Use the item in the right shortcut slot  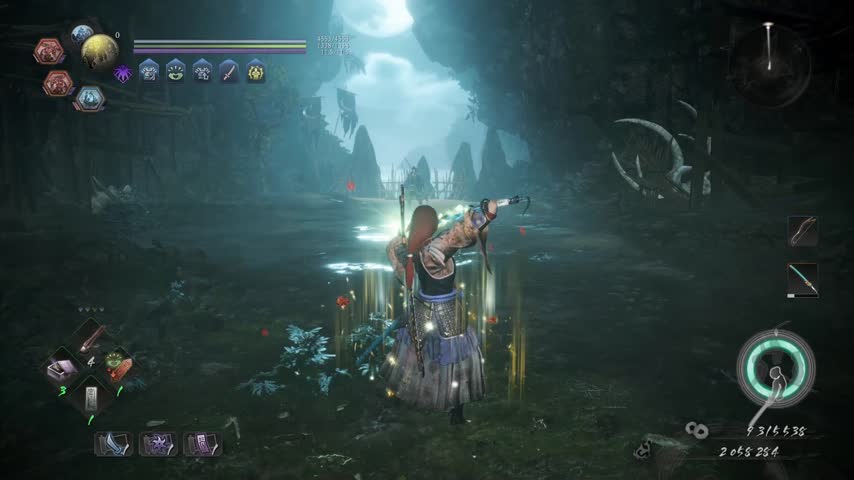pos(117,366)
